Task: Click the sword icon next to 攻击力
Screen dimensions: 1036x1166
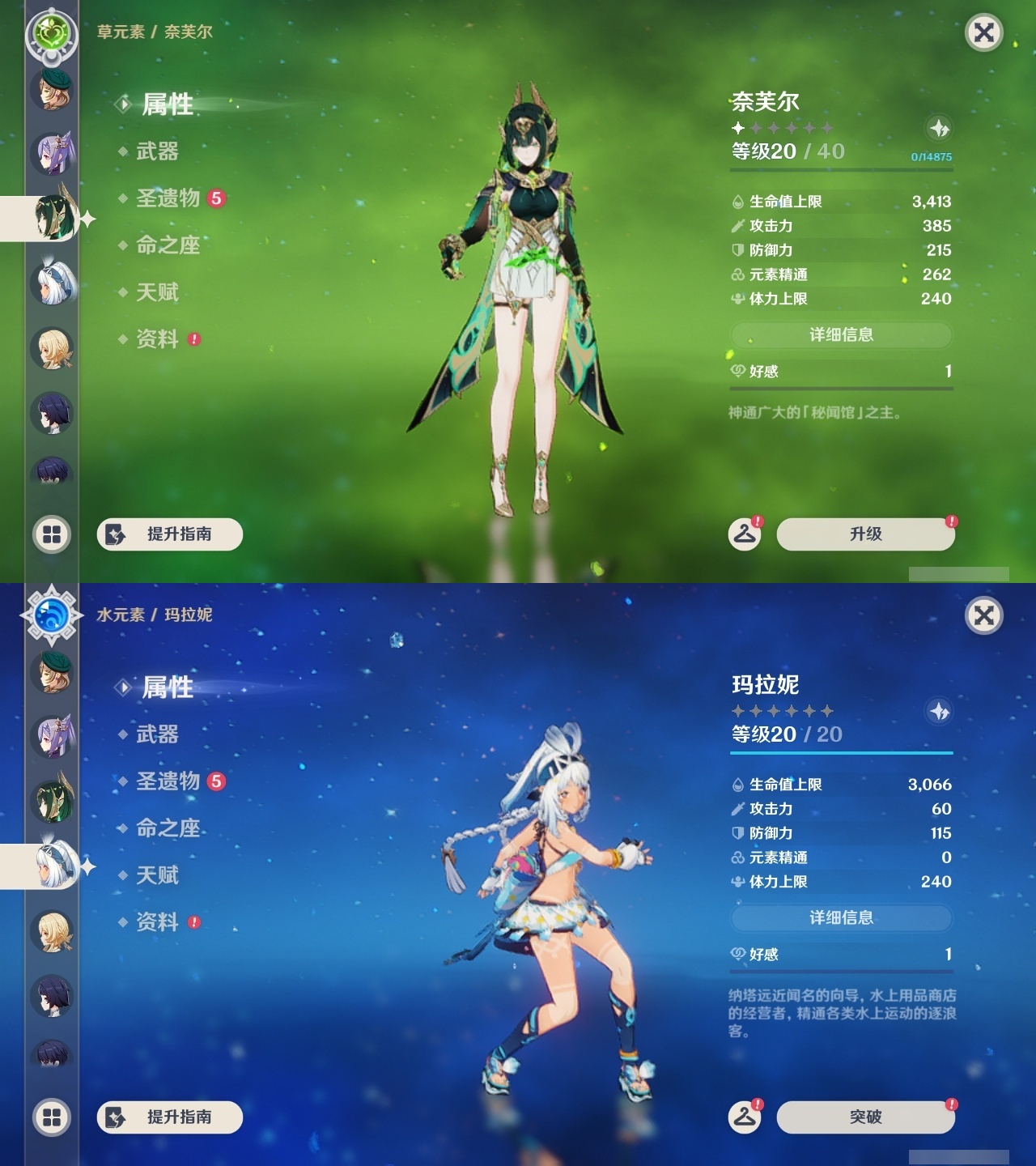Action: [x=737, y=228]
